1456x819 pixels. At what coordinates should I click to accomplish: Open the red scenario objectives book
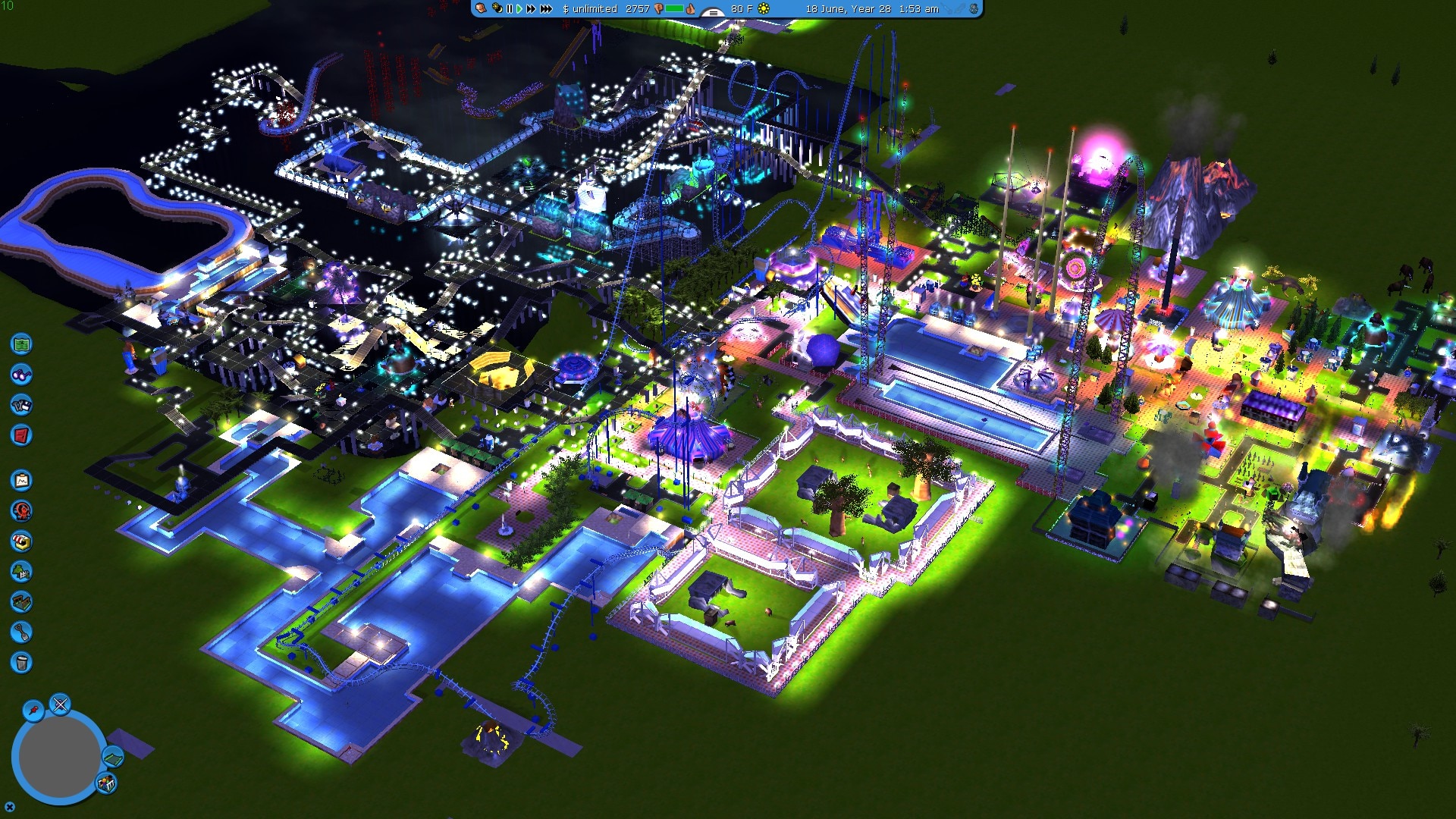coord(21,435)
